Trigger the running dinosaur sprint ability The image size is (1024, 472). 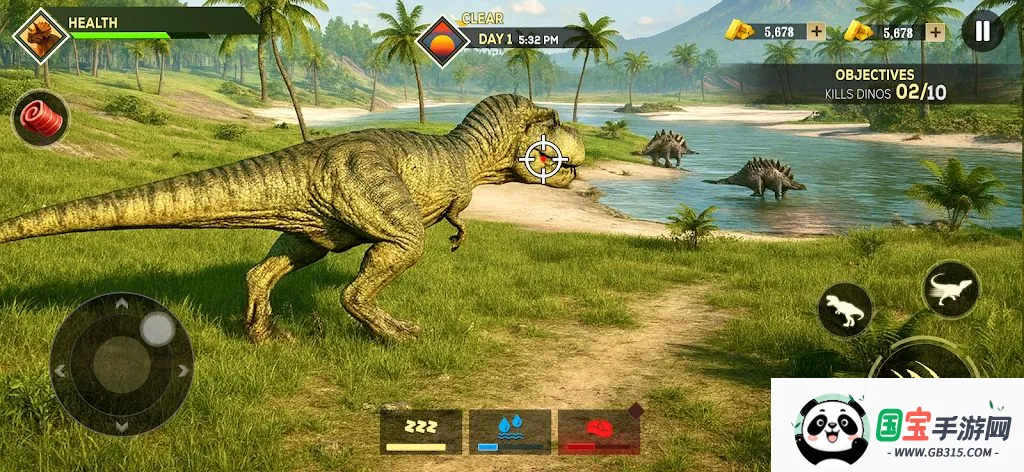tap(950, 289)
